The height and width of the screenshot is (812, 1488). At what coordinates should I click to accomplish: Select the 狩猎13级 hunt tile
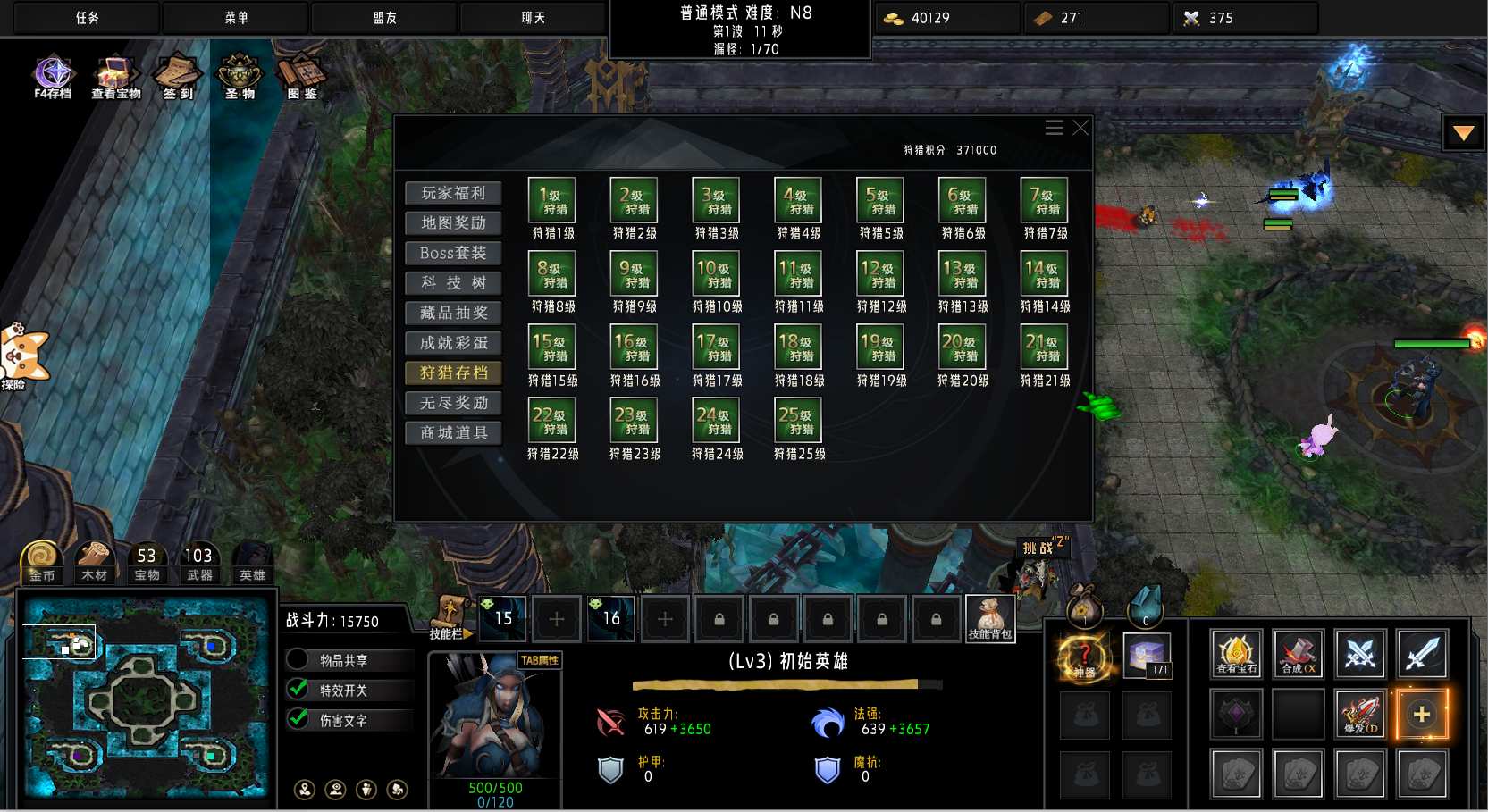coord(963,273)
